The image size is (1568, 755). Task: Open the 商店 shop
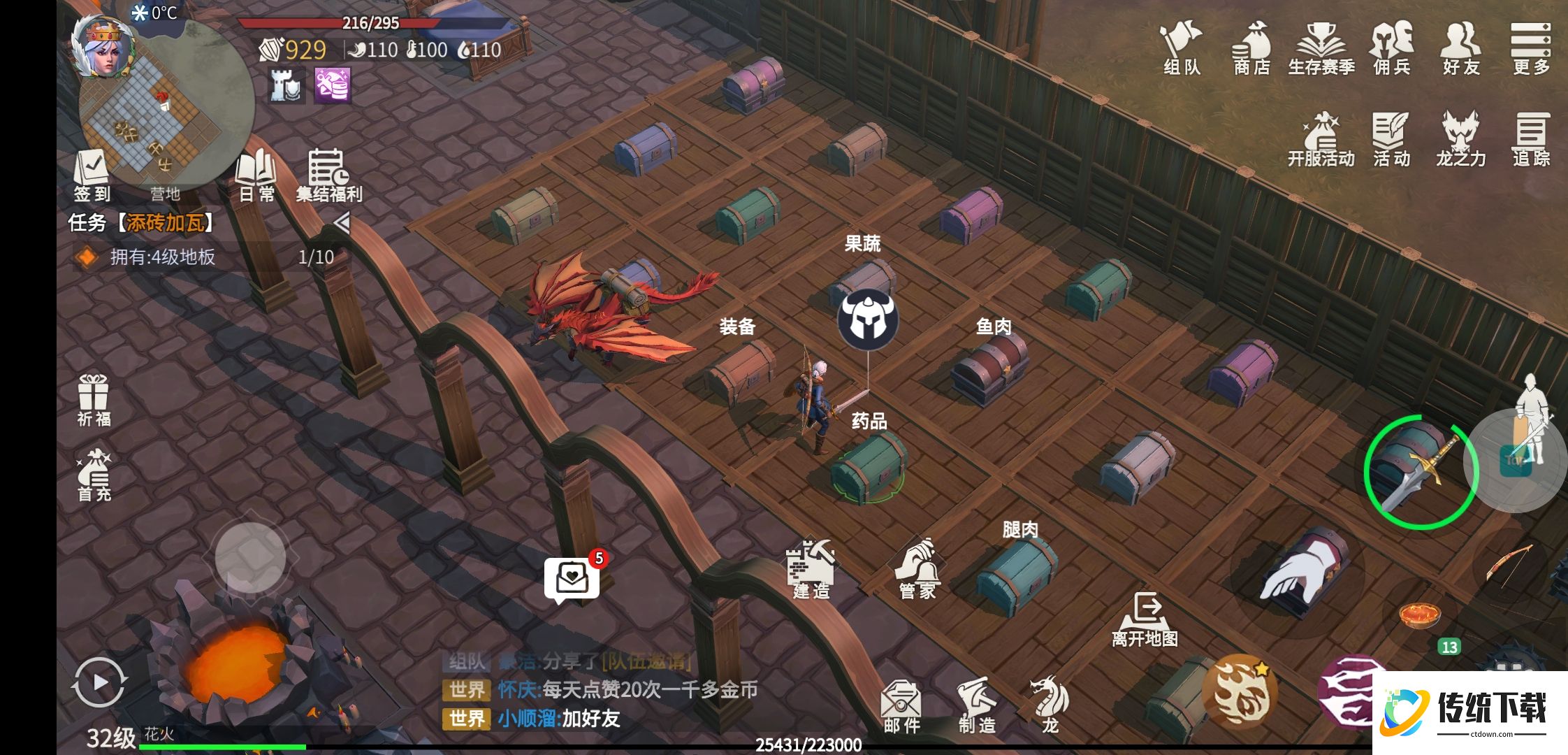1251,48
